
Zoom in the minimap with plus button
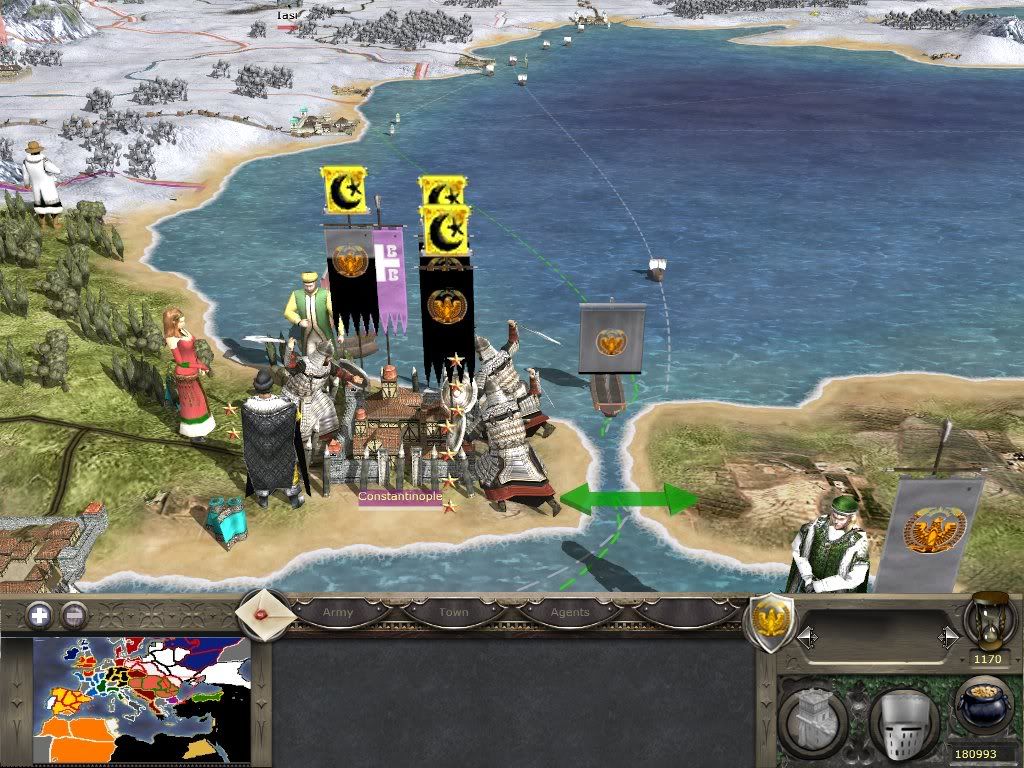pos(39,615)
